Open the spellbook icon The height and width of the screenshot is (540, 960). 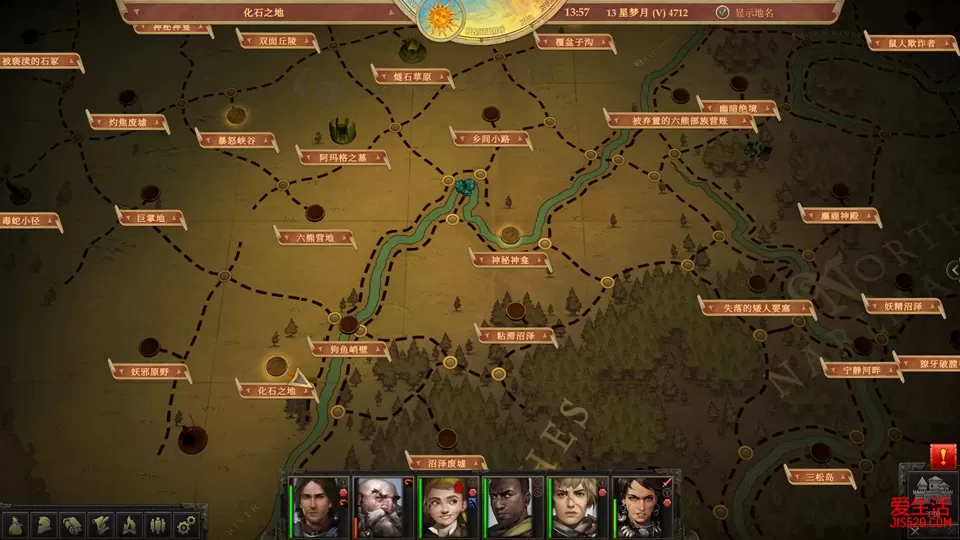(x=73, y=523)
